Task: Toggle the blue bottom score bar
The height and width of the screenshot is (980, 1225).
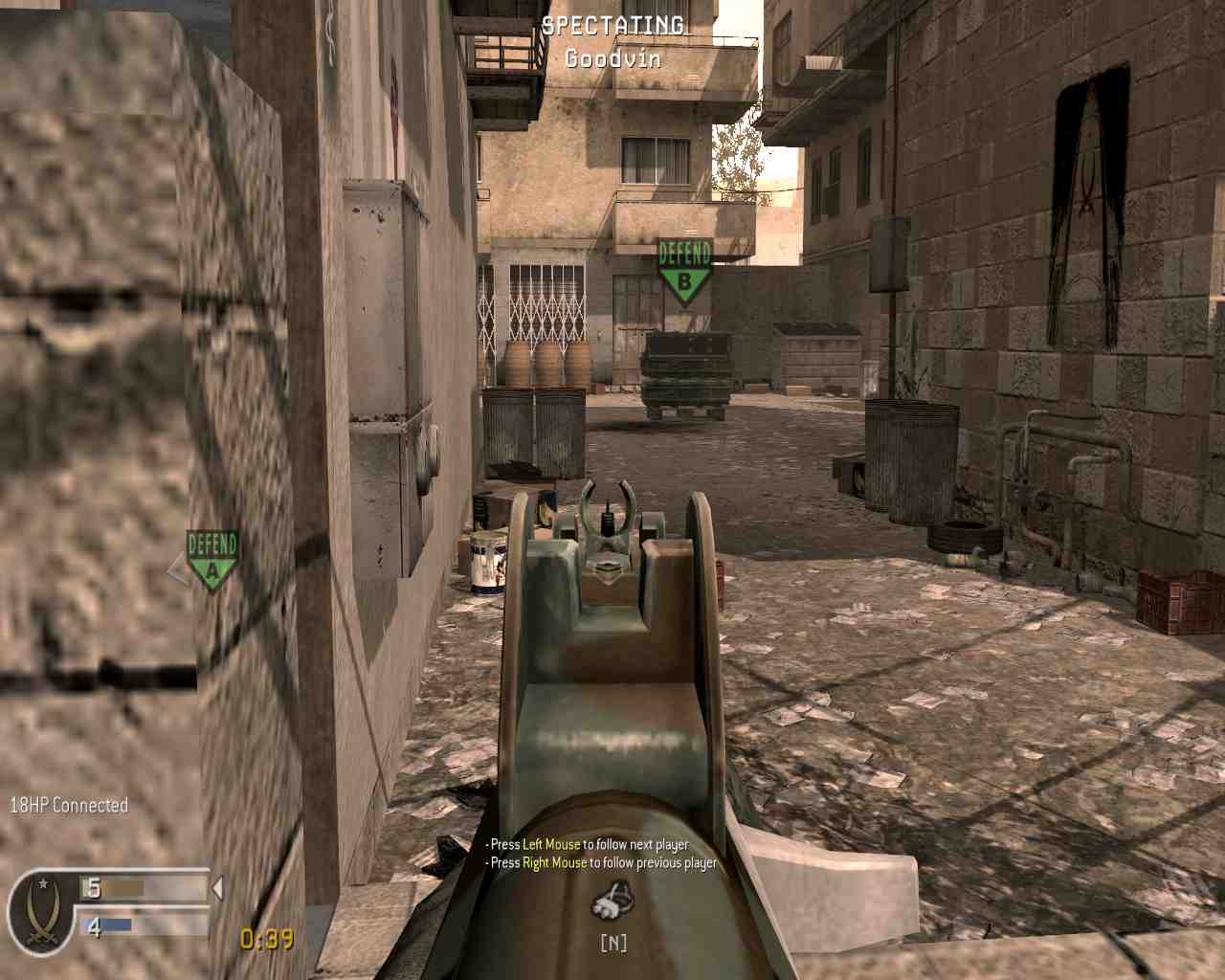Action: (108, 925)
